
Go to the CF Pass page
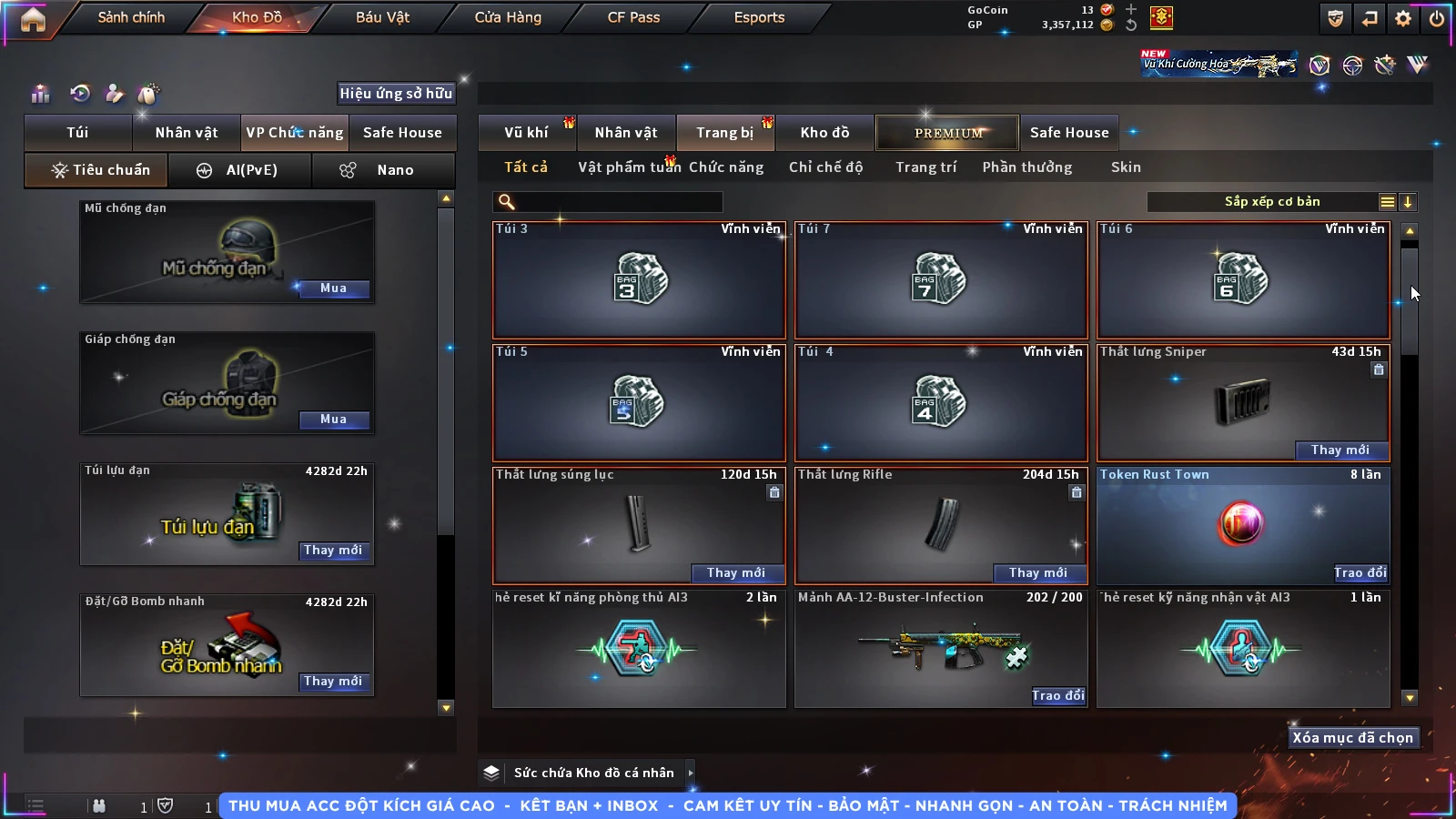(x=633, y=17)
